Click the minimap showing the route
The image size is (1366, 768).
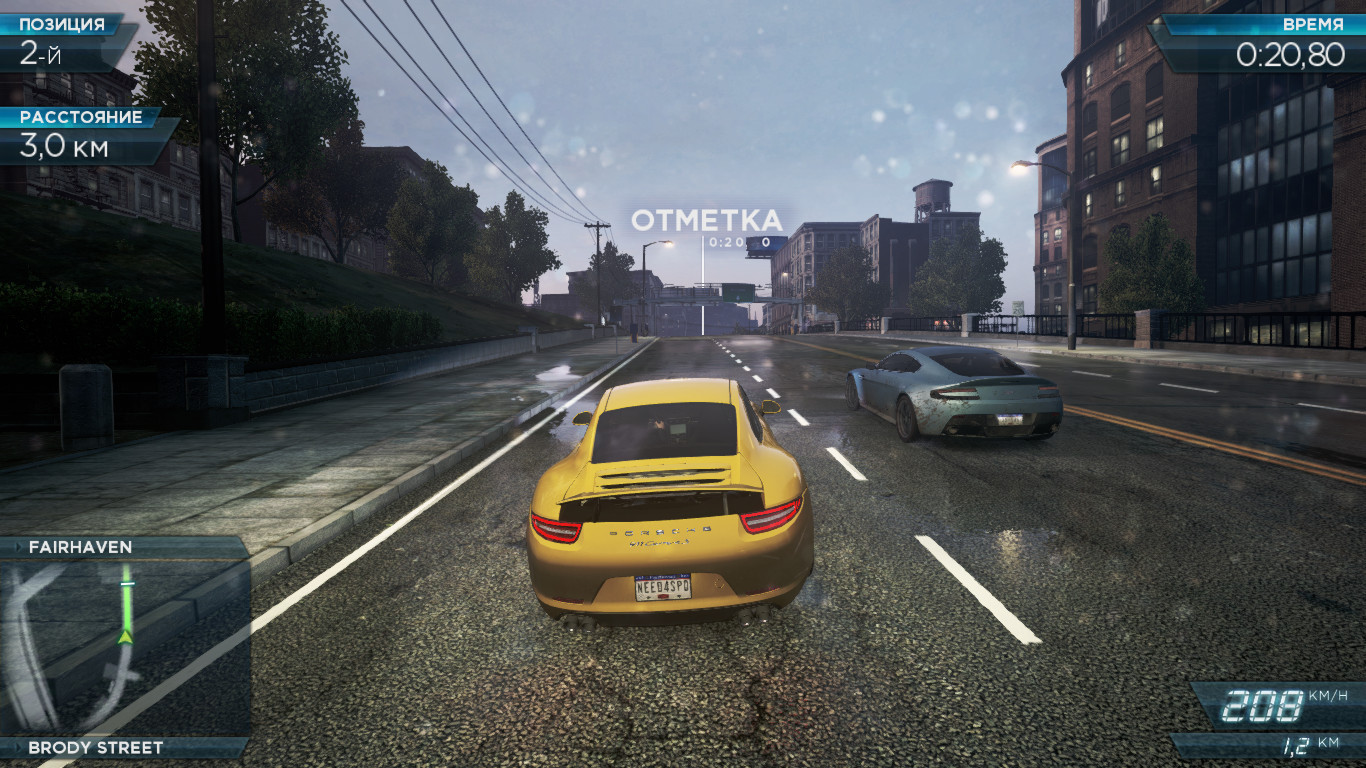[124, 647]
